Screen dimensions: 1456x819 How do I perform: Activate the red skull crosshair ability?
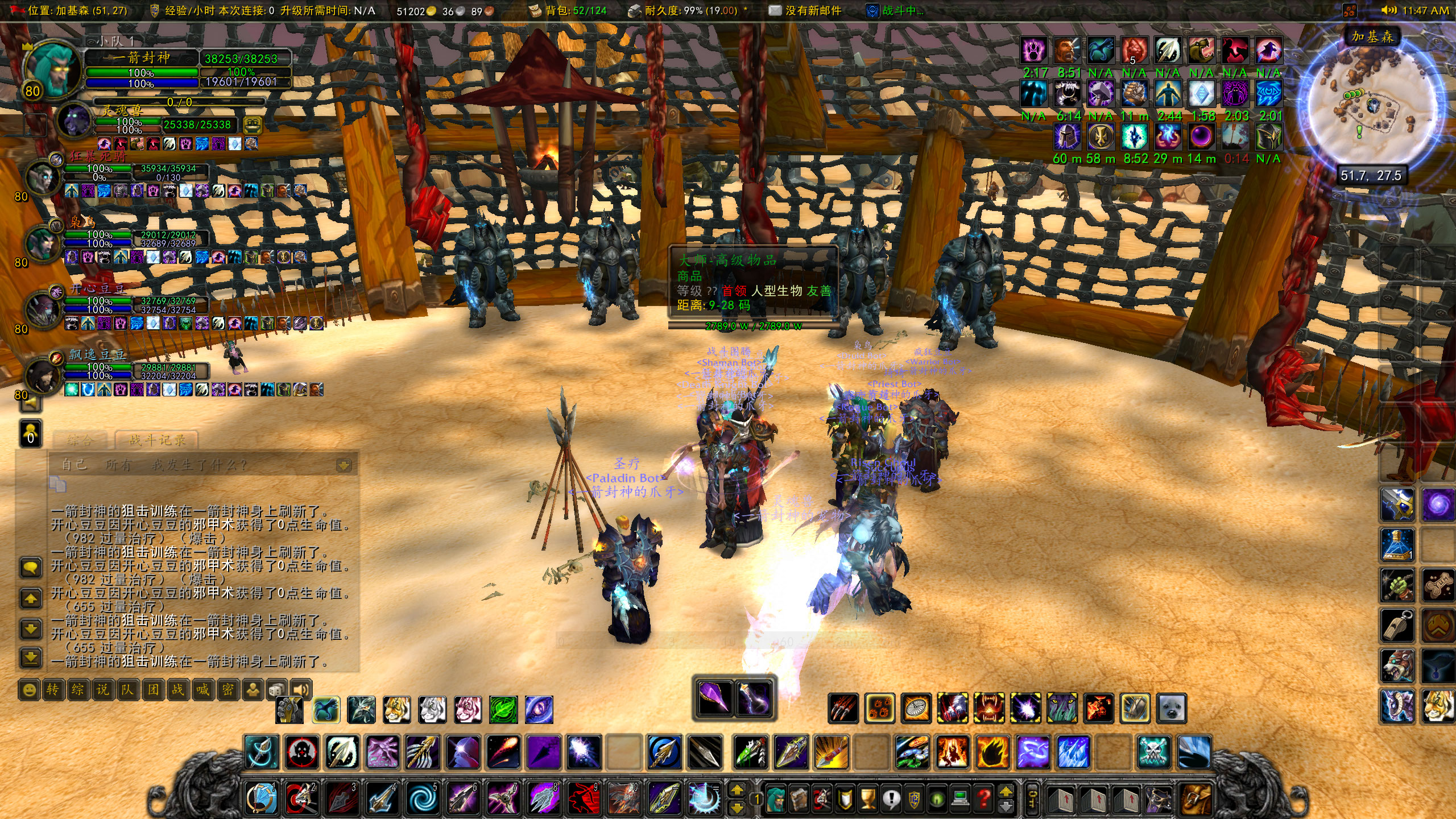(302, 752)
